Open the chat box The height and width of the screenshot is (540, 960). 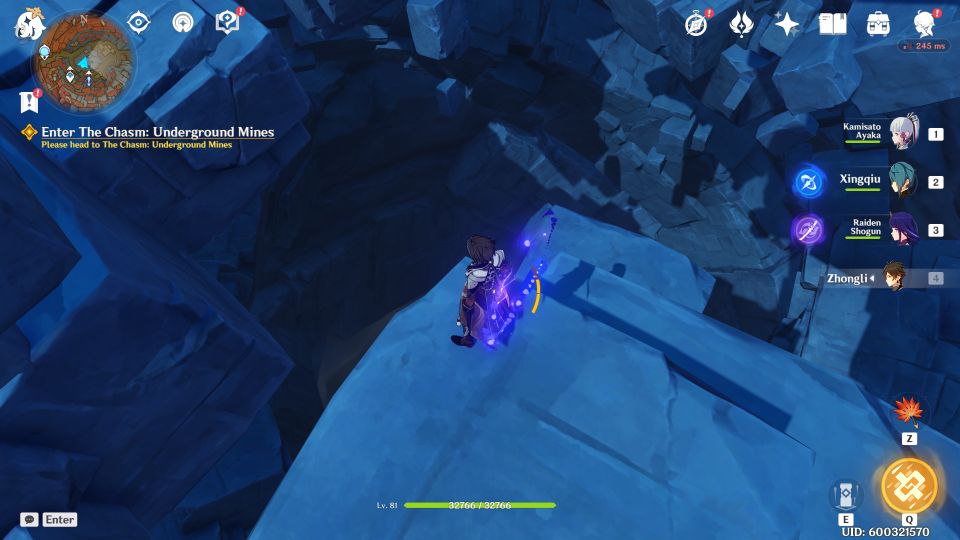tap(48, 520)
